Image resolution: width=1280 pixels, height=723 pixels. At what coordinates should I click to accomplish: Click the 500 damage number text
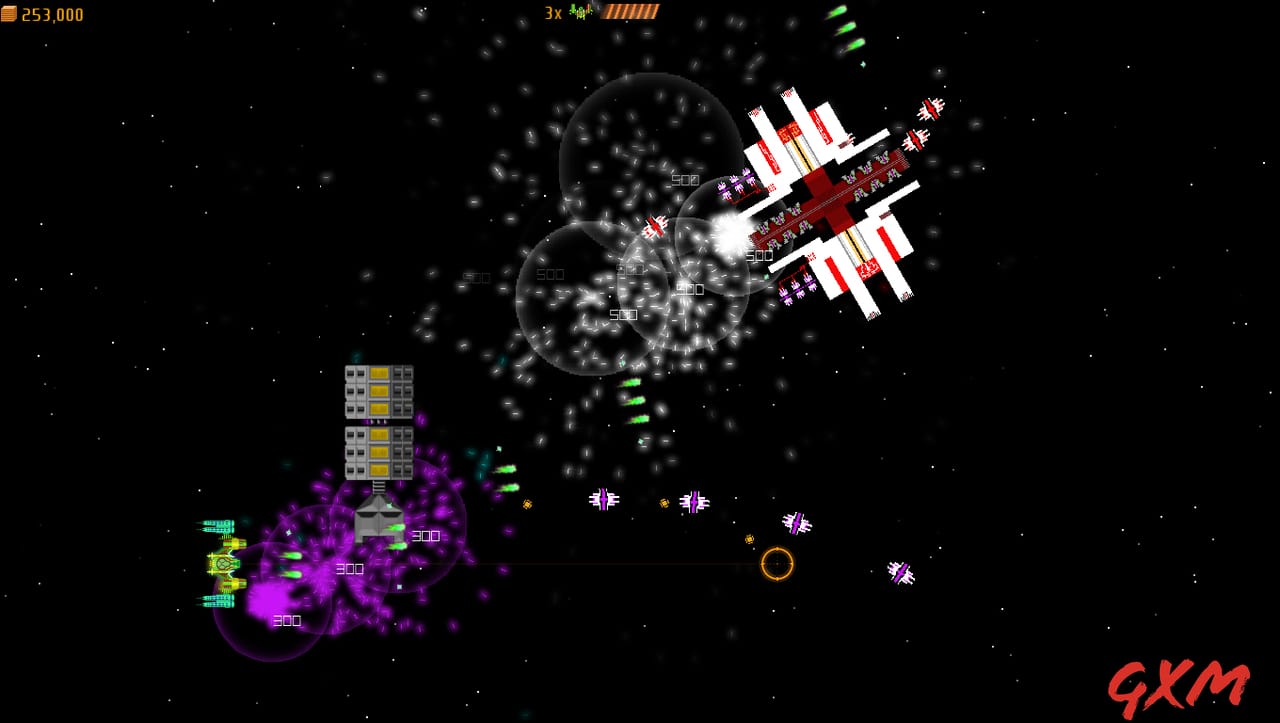(686, 180)
